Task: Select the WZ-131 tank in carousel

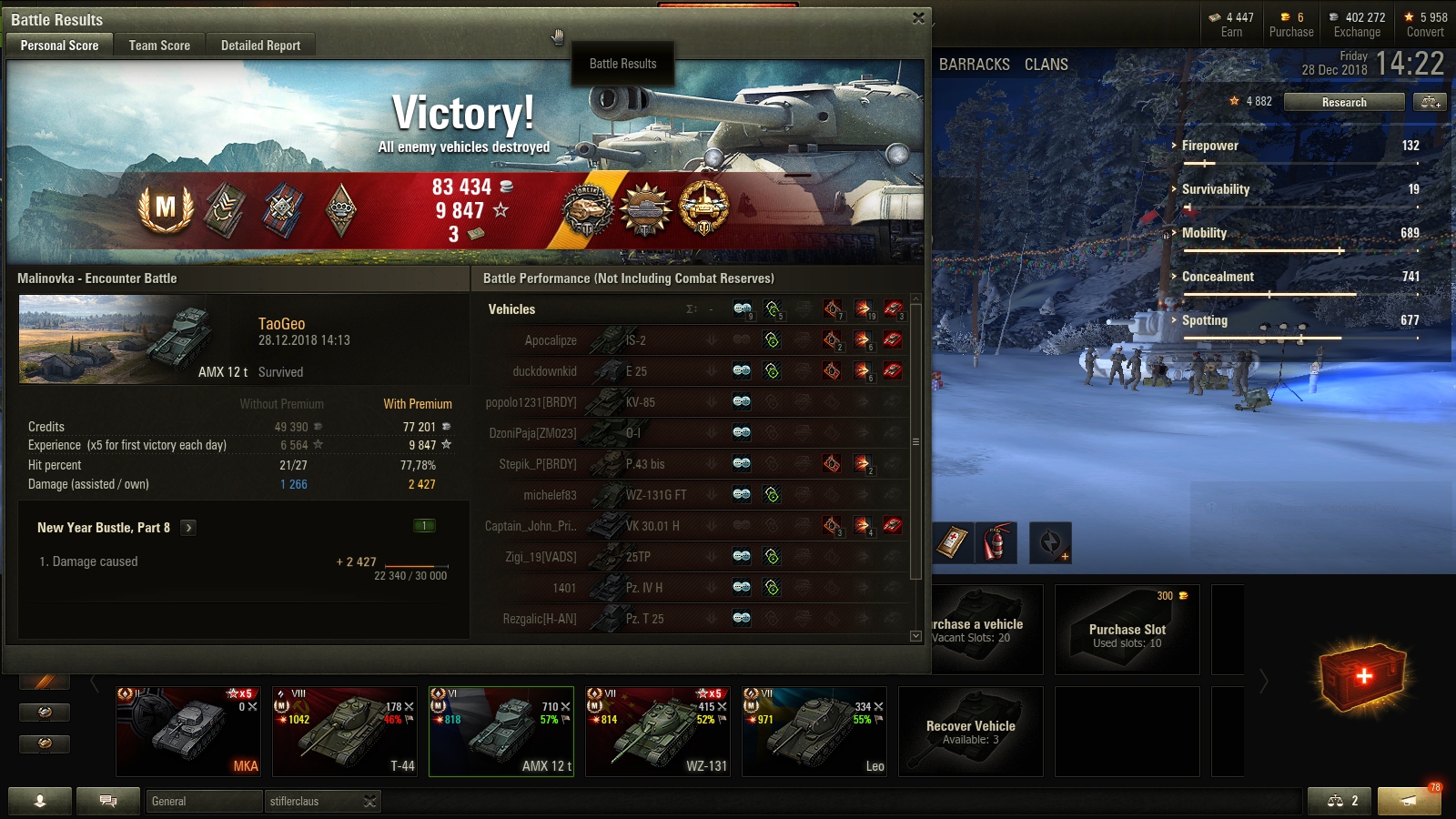Action: pyautogui.click(x=658, y=732)
